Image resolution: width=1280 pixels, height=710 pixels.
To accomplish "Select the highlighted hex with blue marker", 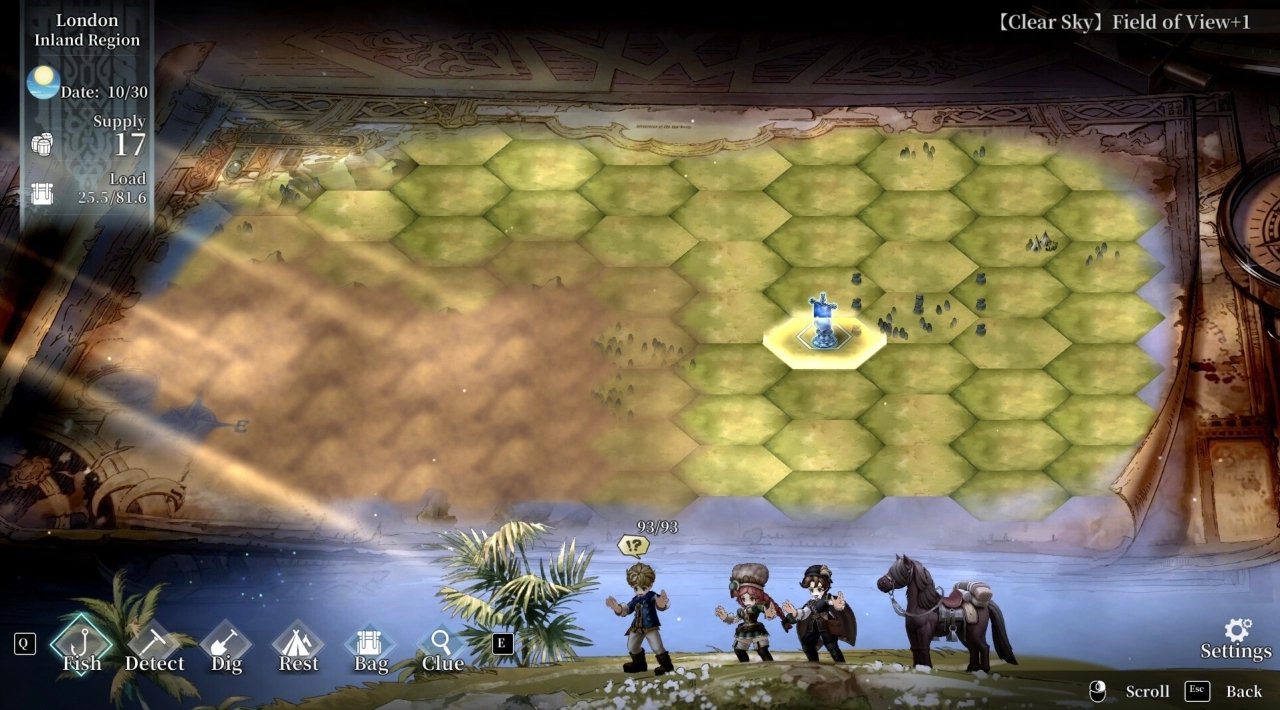I will pyautogui.click(x=823, y=334).
